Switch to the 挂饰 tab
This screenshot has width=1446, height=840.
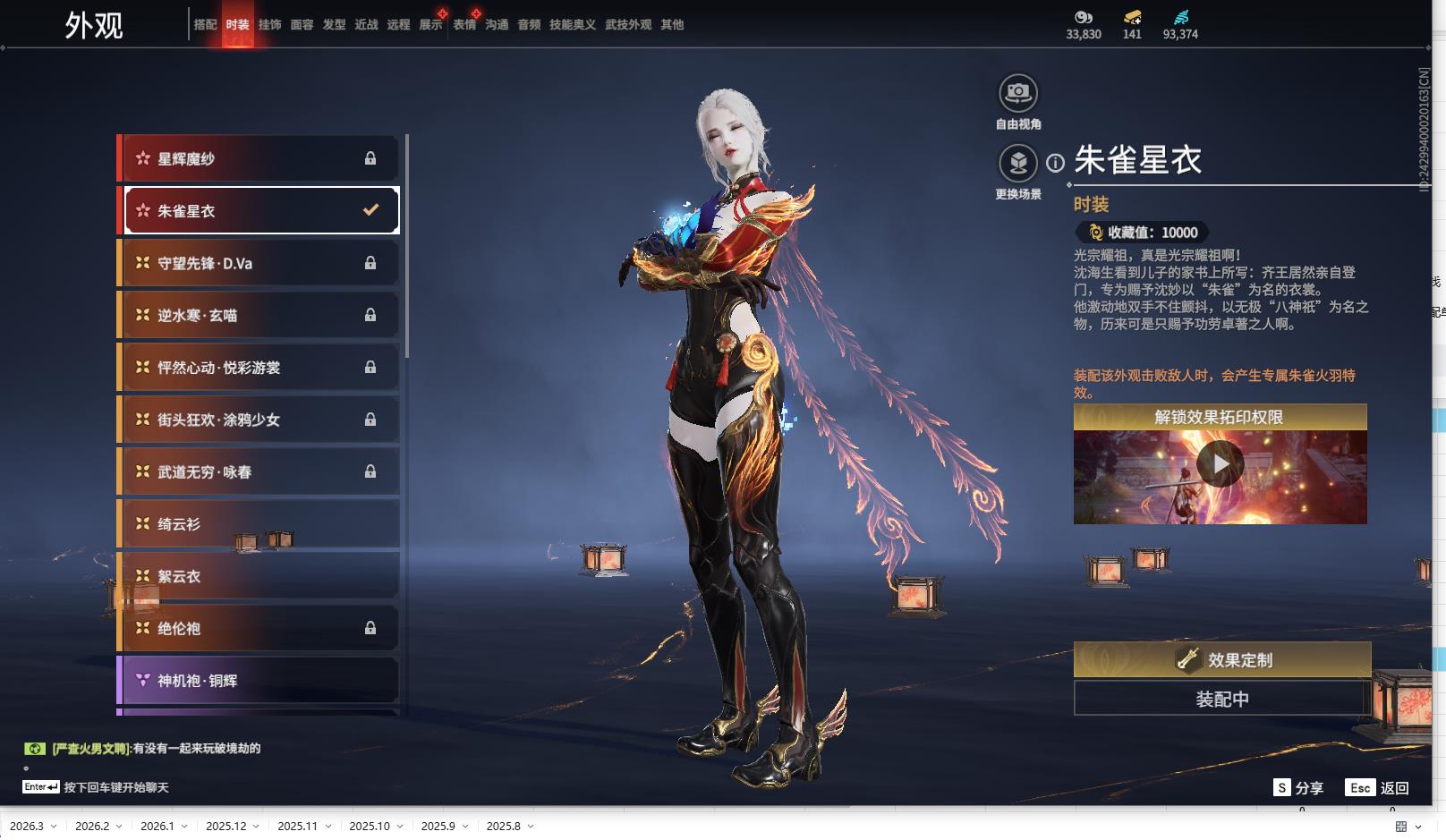click(269, 25)
